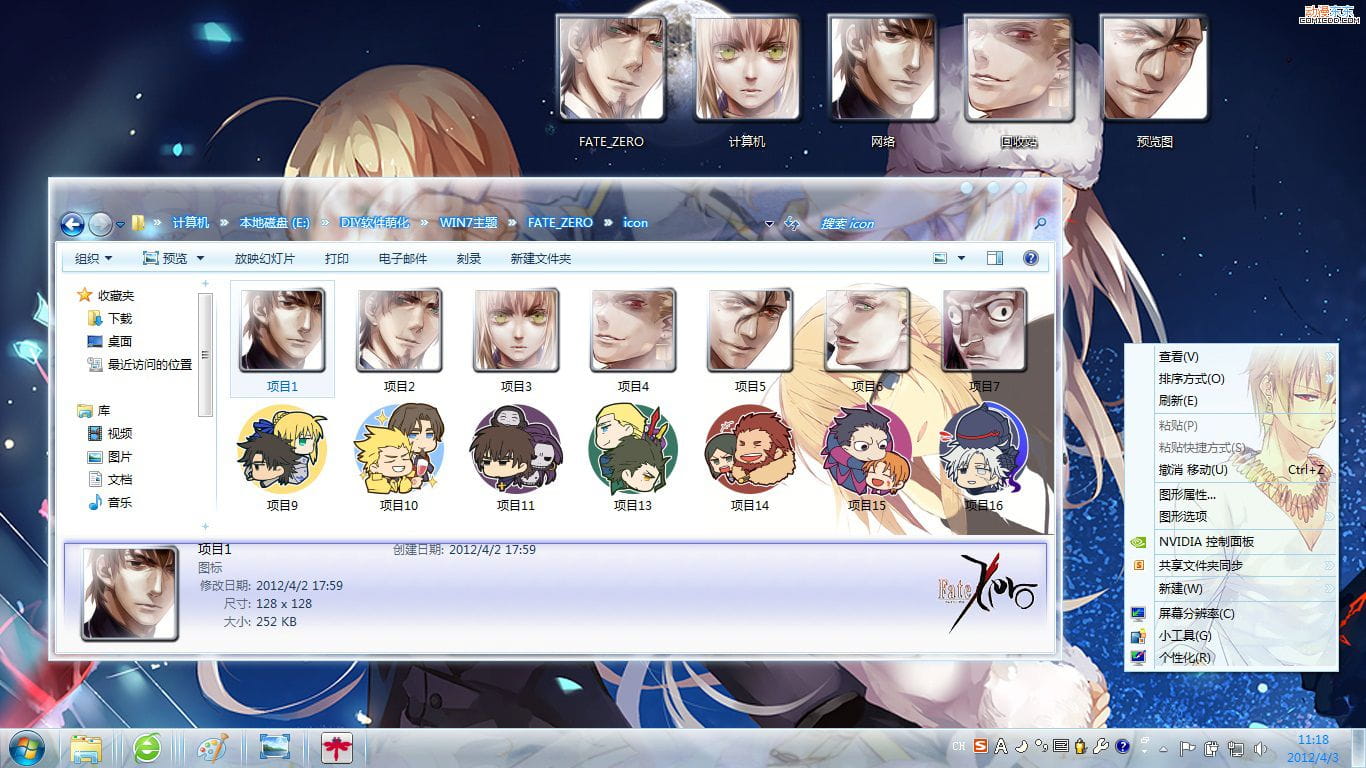Expand the 组织 dropdown menu
The height and width of the screenshot is (768, 1366).
[91, 258]
